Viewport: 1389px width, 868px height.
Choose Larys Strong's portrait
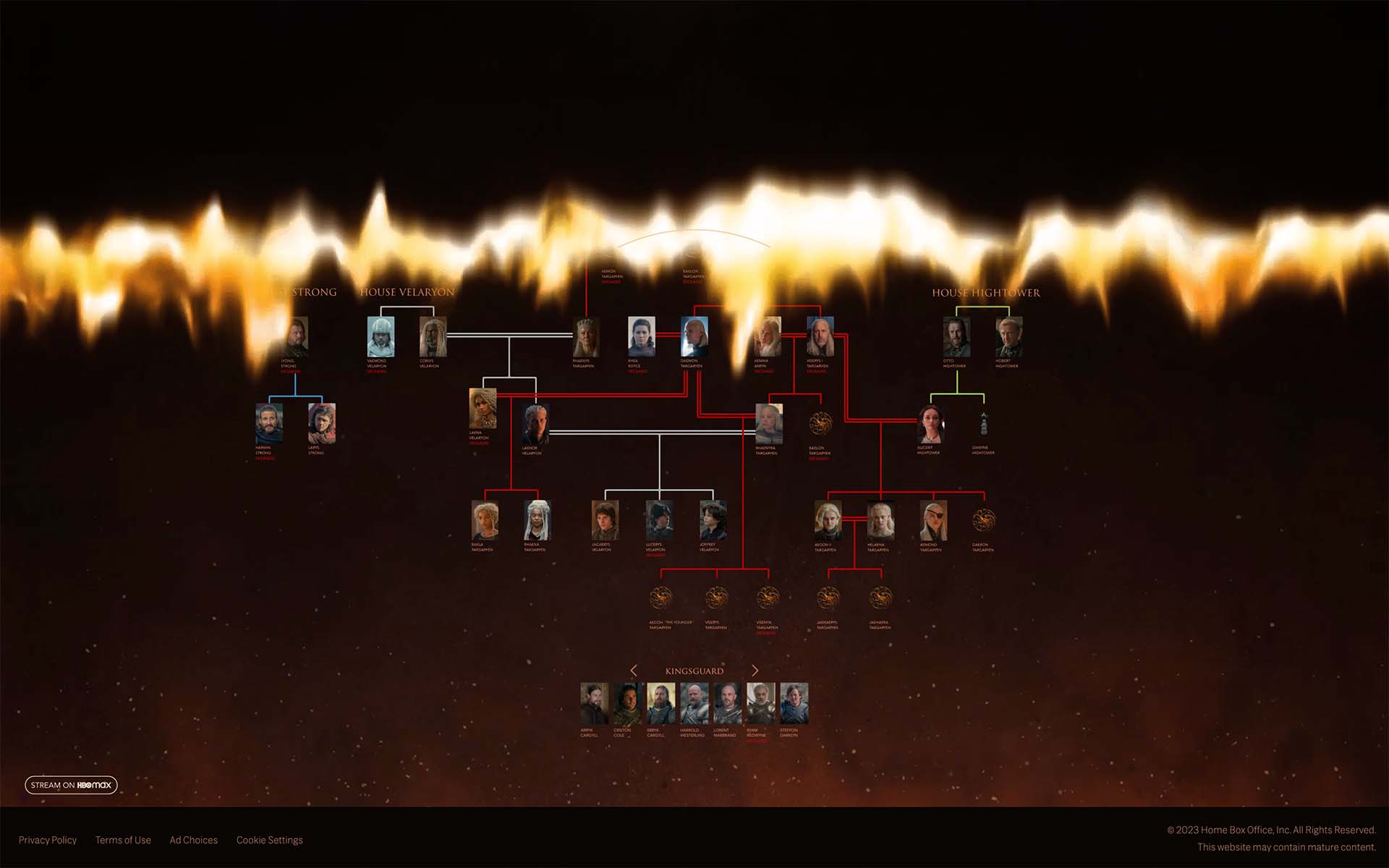[x=321, y=425]
